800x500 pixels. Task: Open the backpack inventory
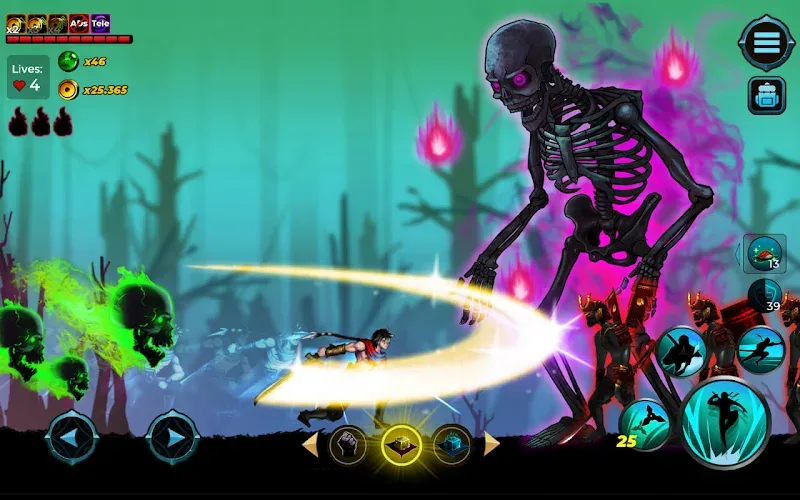click(x=767, y=96)
